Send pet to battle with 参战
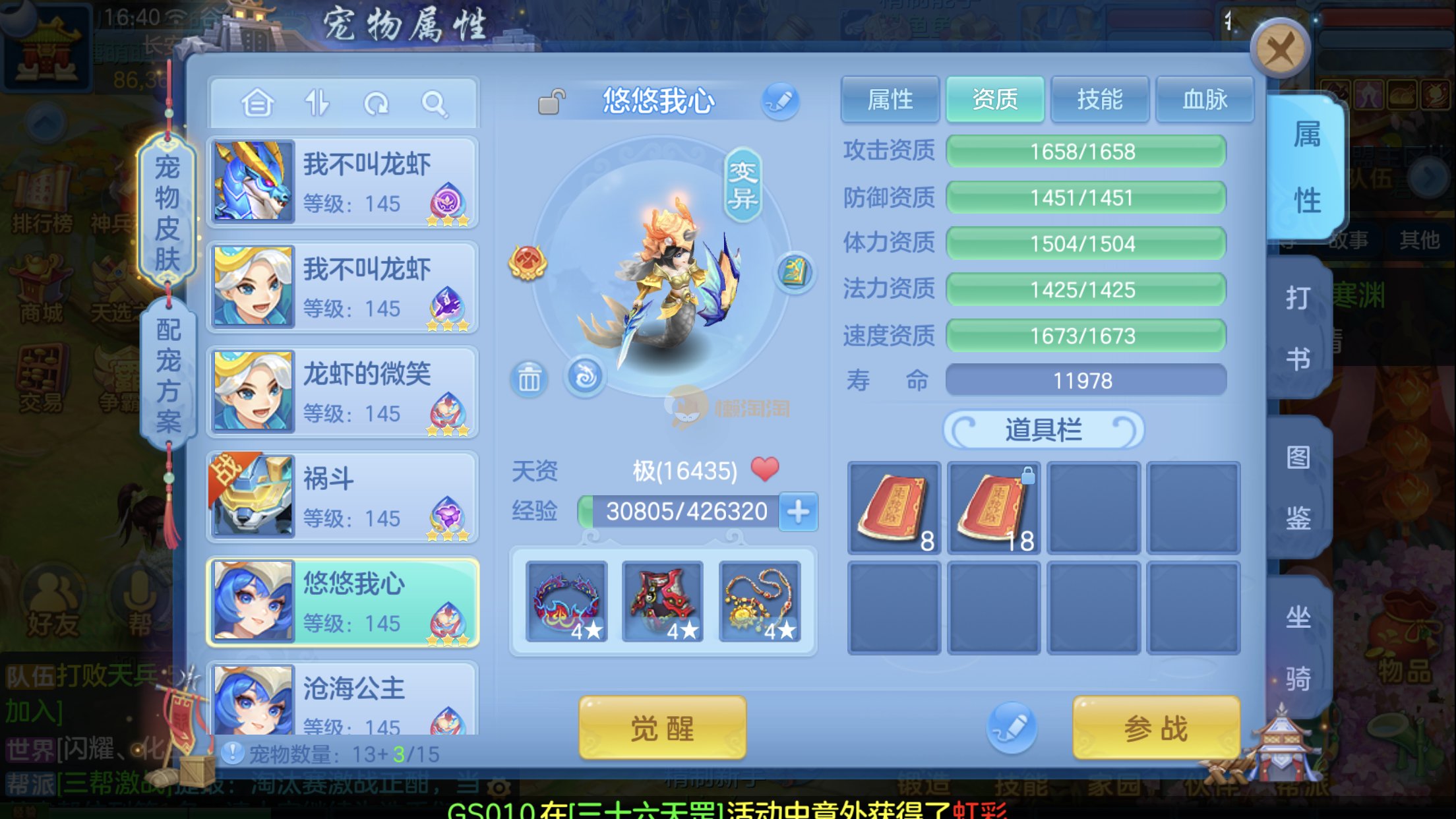The width and height of the screenshot is (1456, 819). click(1155, 728)
